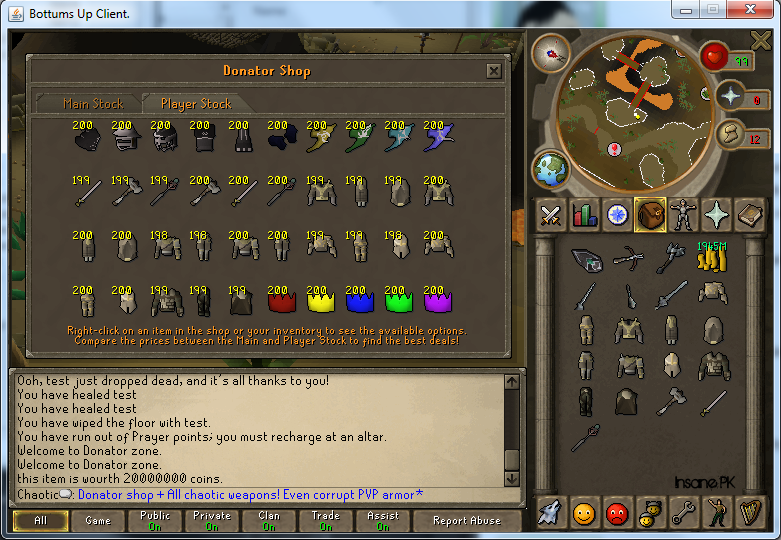
Task: Pick the yellow partyhat from shop stock
Action: click(x=318, y=300)
